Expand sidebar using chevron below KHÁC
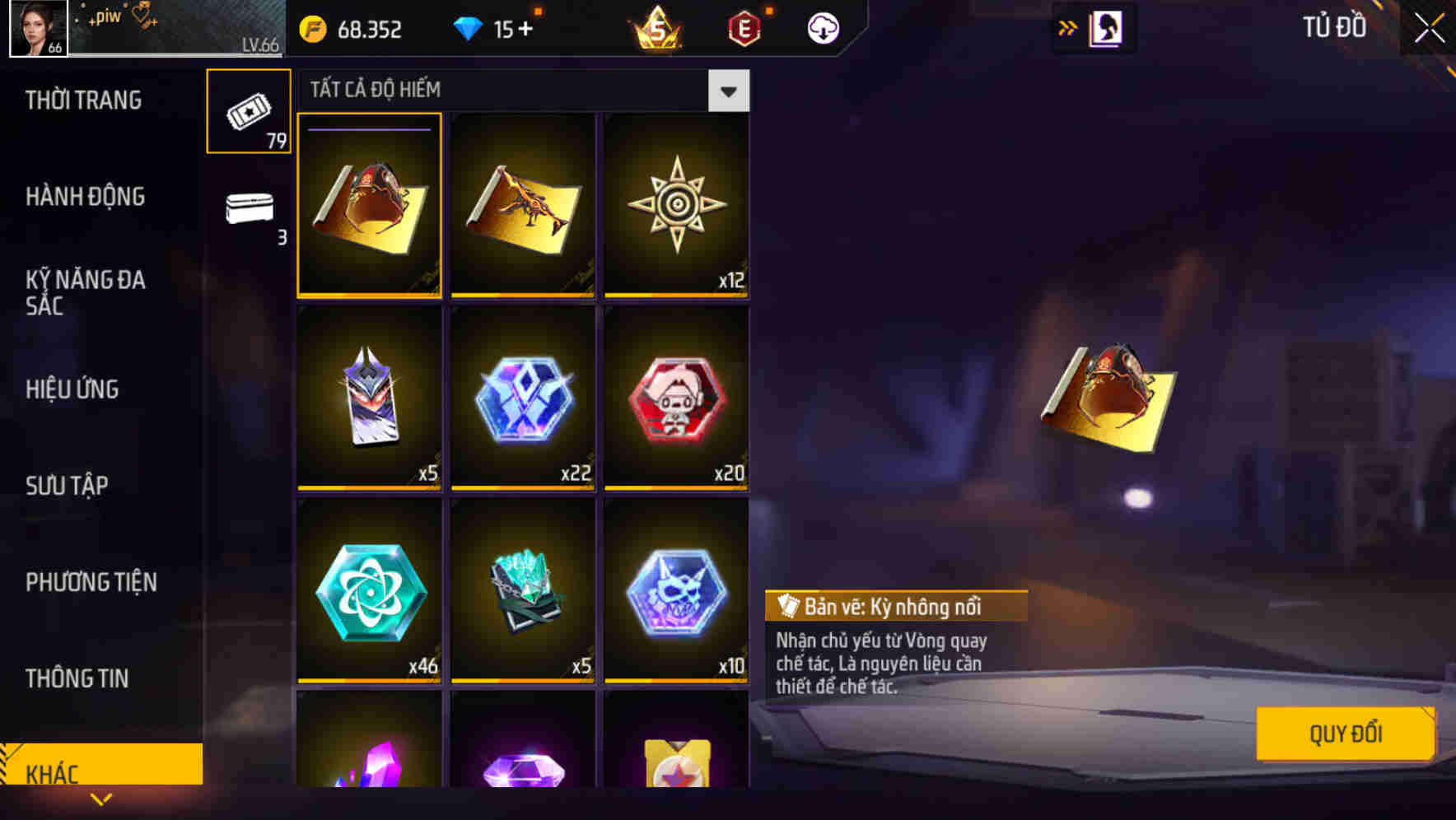 click(x=101, y=798)
